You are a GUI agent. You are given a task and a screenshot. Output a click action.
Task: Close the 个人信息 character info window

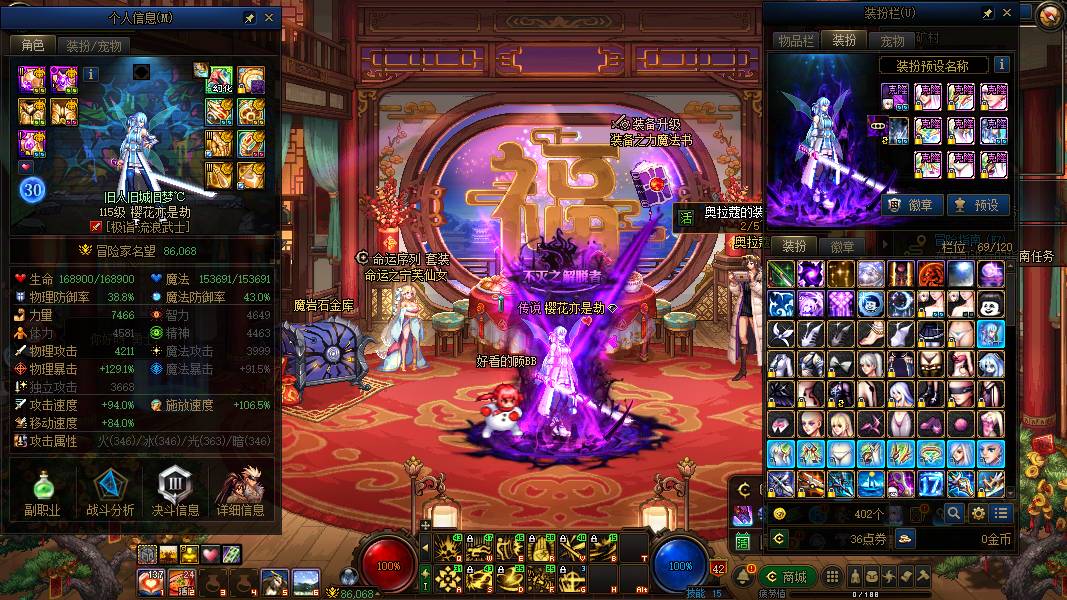tap(269, 18)
